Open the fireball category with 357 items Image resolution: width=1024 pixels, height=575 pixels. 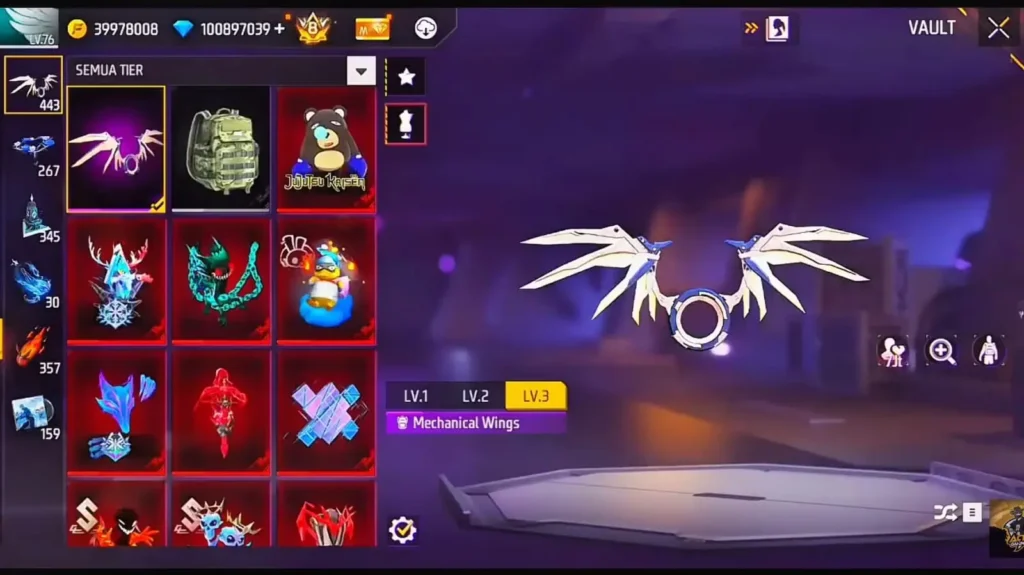point(34,349)
